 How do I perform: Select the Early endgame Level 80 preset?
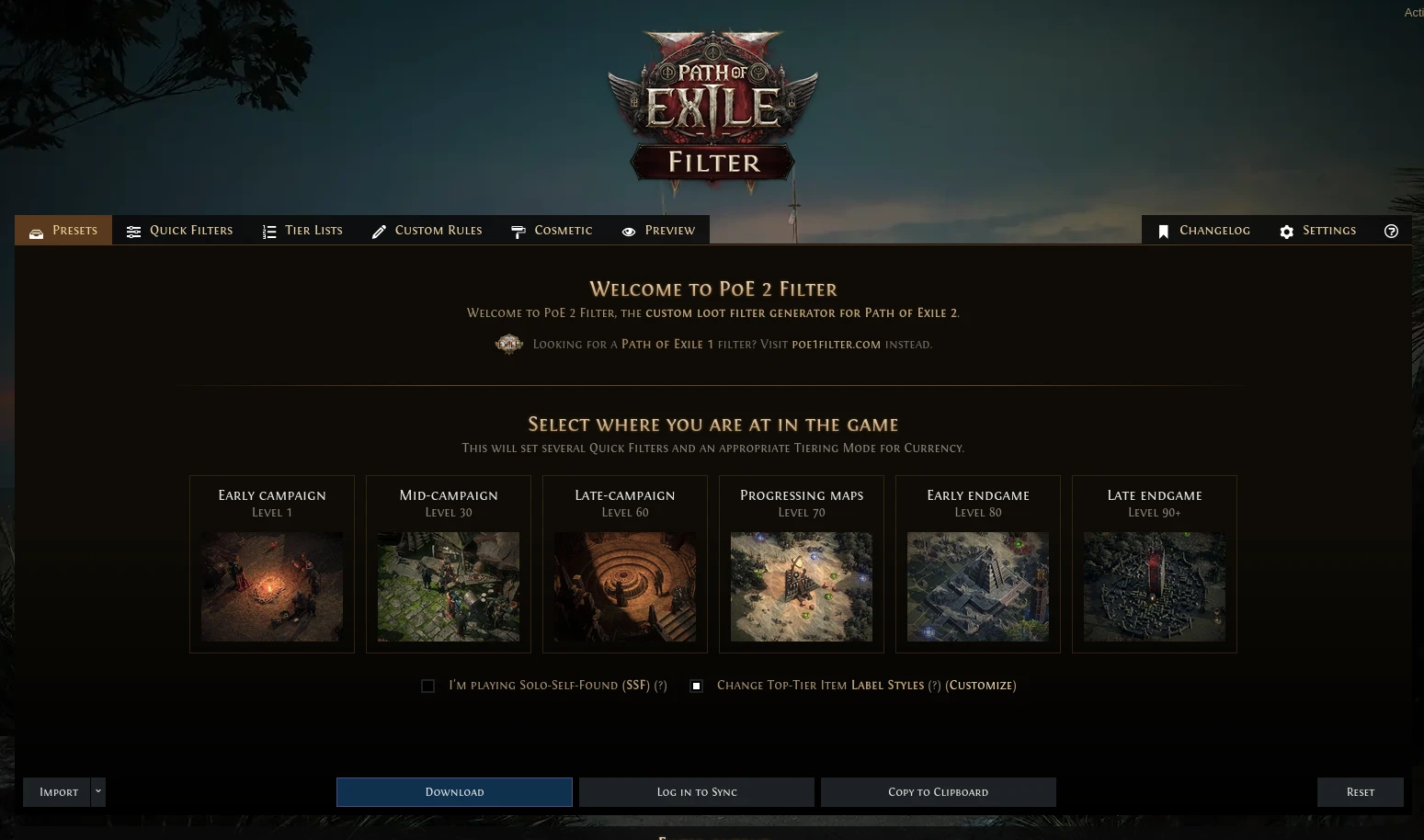pyautogui.click(x=977, y=563)
